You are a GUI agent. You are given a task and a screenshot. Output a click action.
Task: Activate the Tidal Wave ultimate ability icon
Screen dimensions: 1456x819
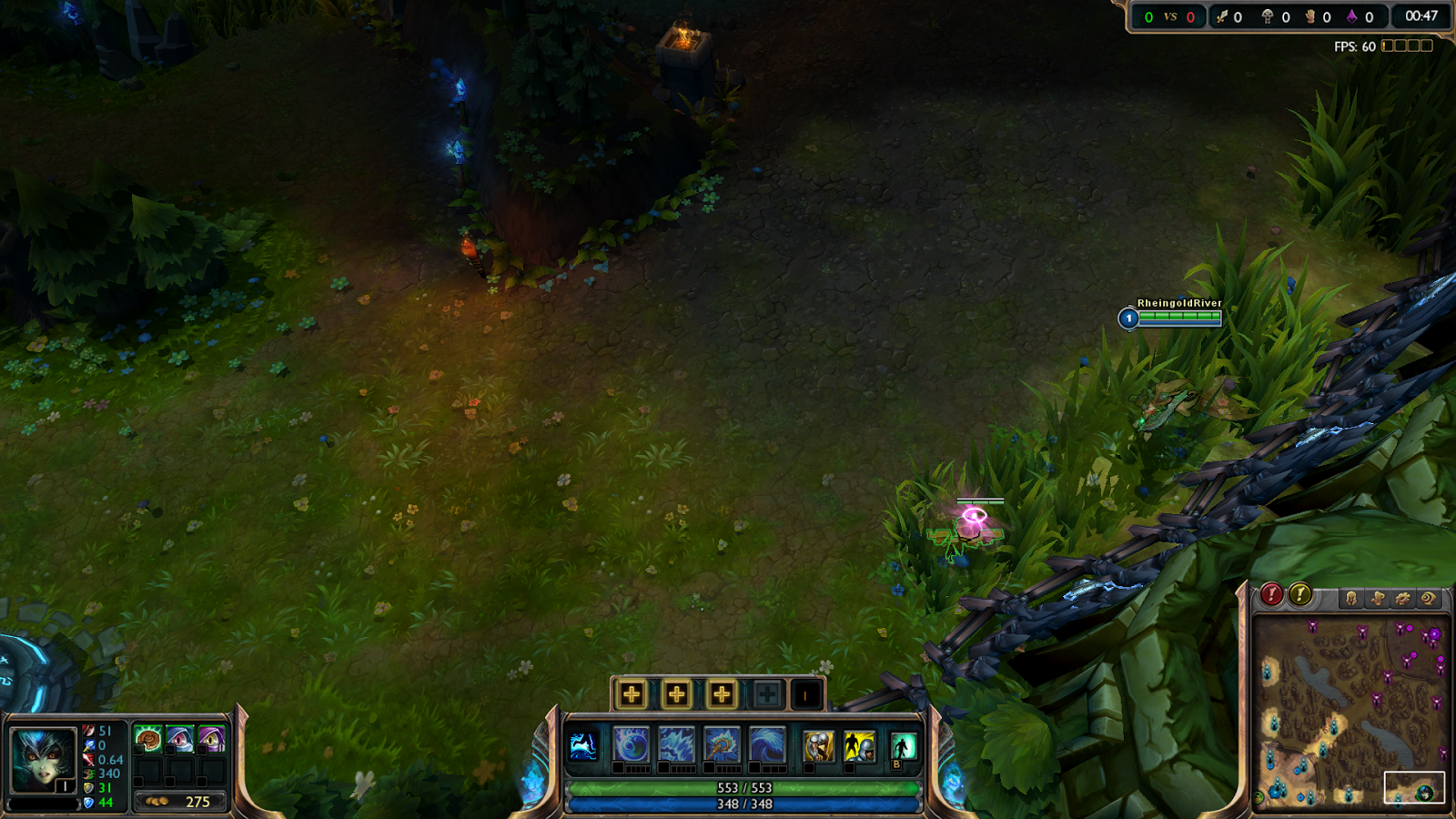tap(765, 744)
